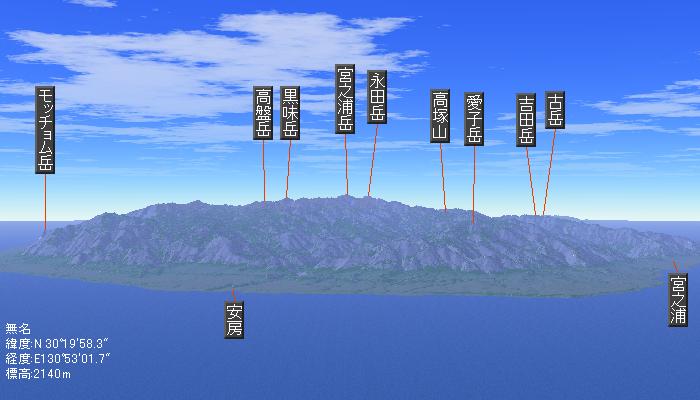Image resolution: width=700 pixels, height=400 pixels.
Task: Select the モッチョム岳 peak label
Action: coord(46,130)
